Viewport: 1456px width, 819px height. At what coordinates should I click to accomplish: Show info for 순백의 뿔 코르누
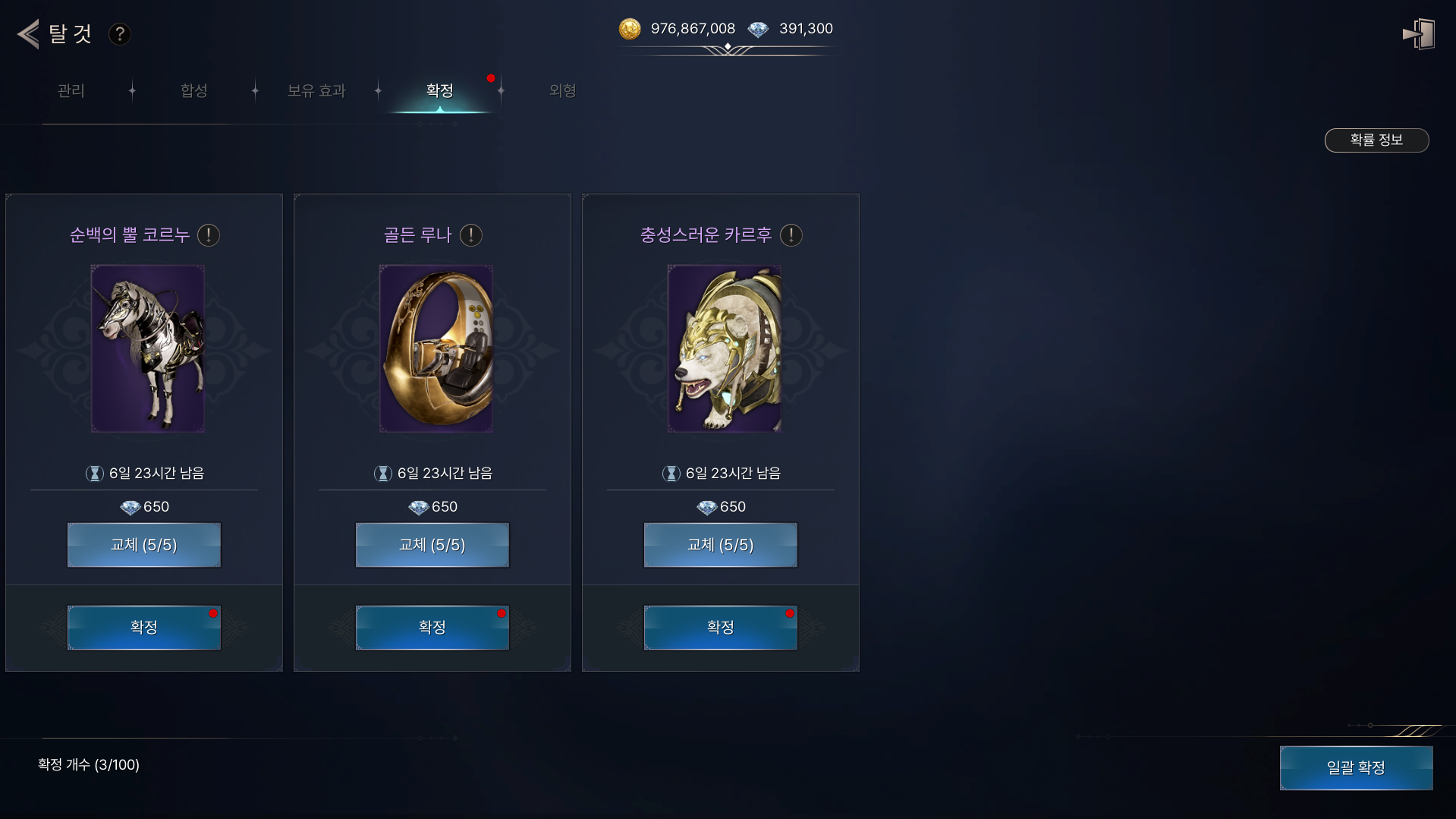pos(209,235)
